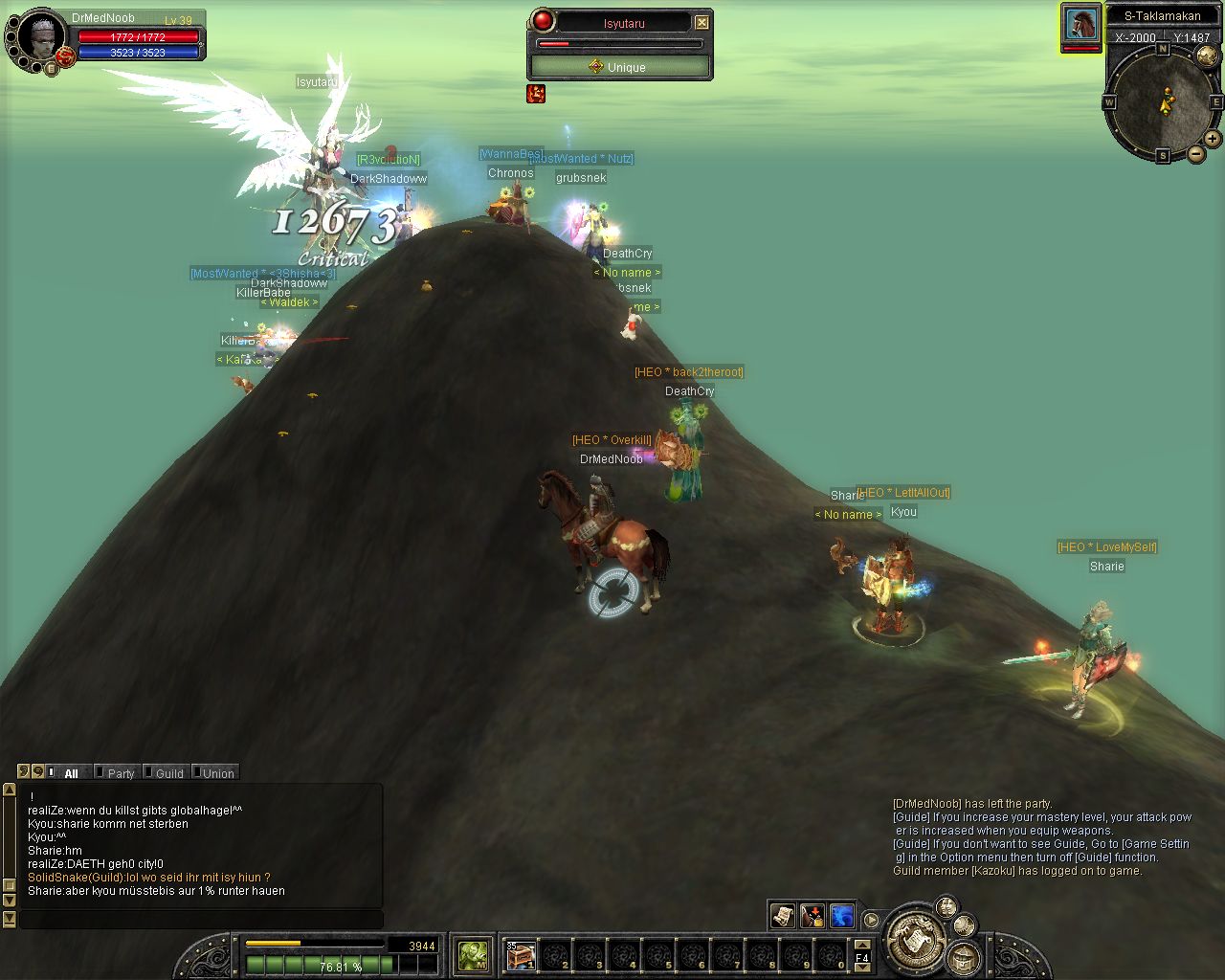Image resolution: width=1225 pixels, height=980 pixels.
Task: Click the green monster face button
Action: click(473, 954)
